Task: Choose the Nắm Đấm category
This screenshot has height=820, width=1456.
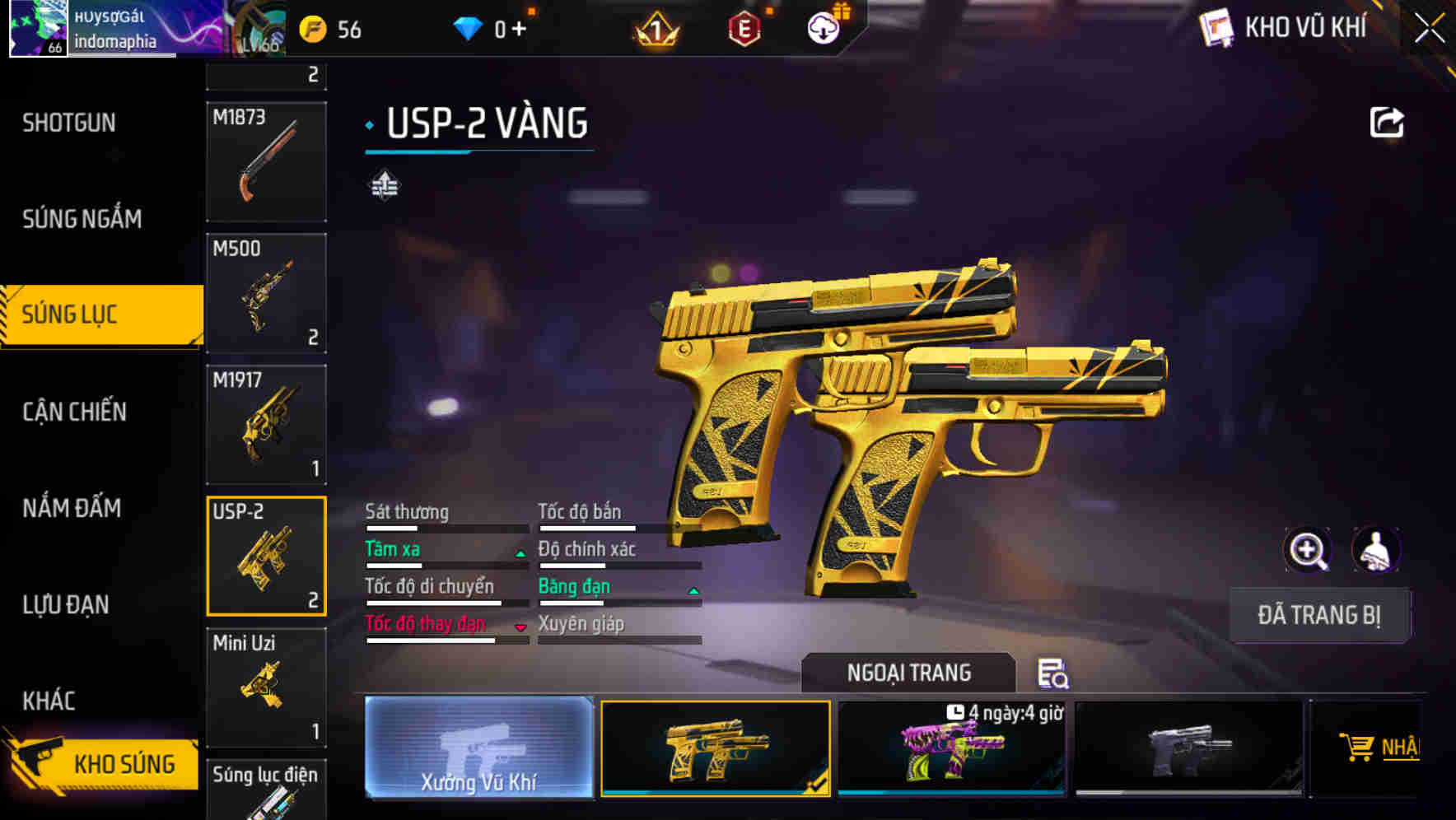Action: click(72, 508)
